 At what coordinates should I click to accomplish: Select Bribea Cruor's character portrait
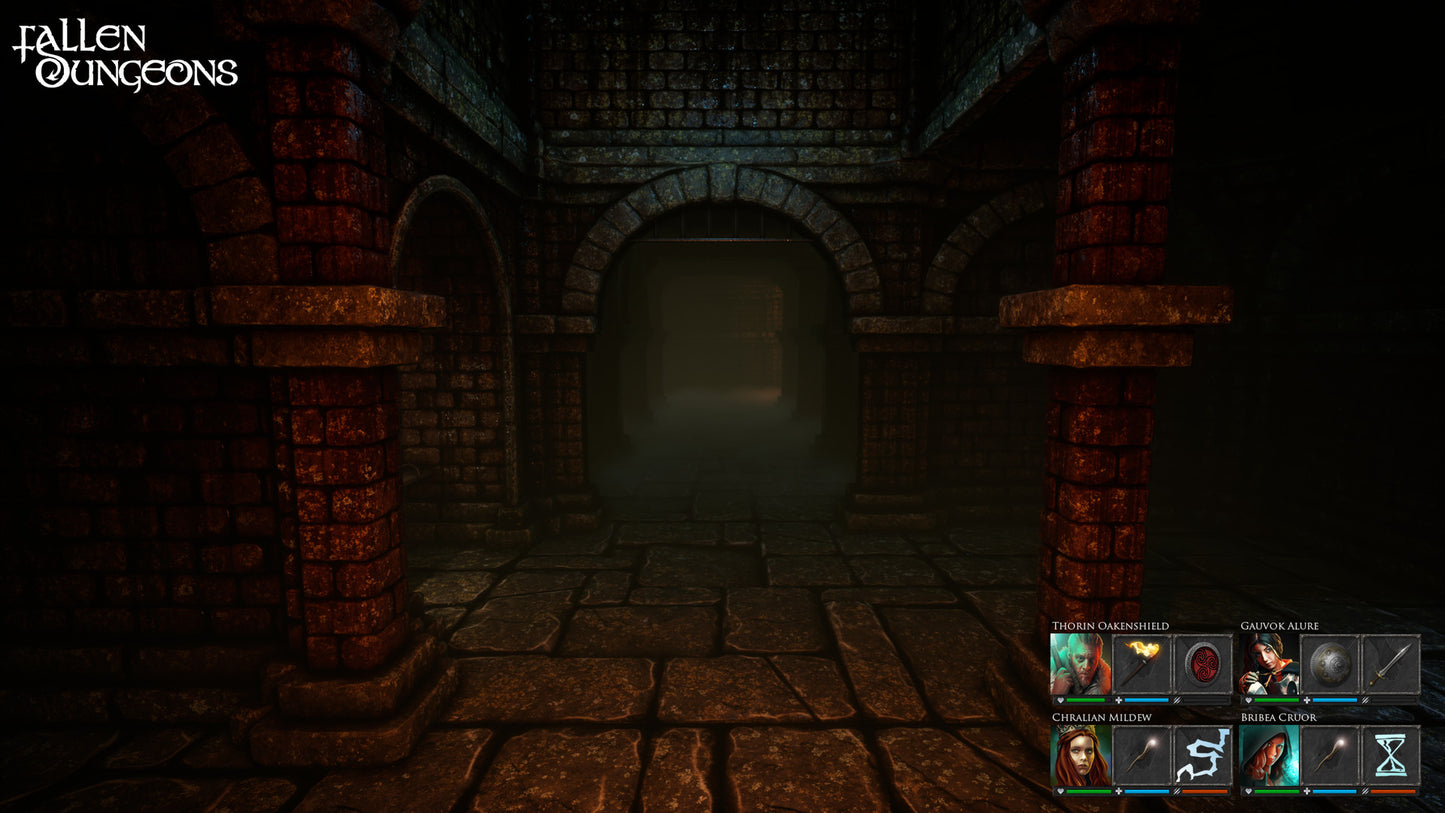[1268, 757]
